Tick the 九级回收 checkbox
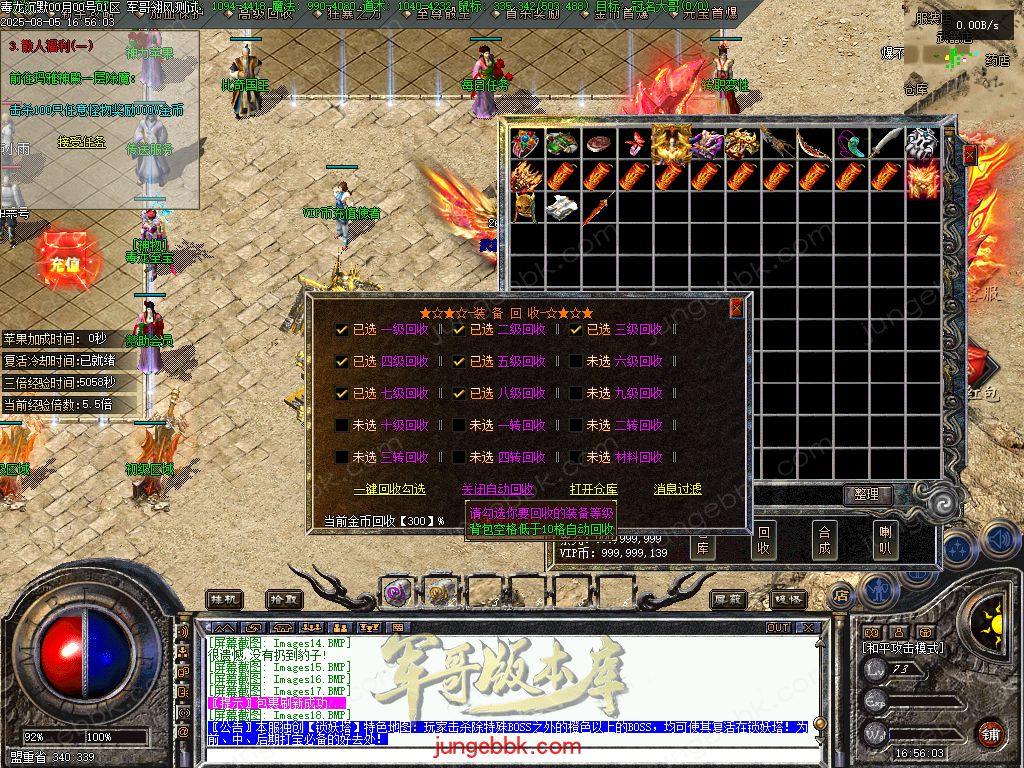 tap(577, 393)
